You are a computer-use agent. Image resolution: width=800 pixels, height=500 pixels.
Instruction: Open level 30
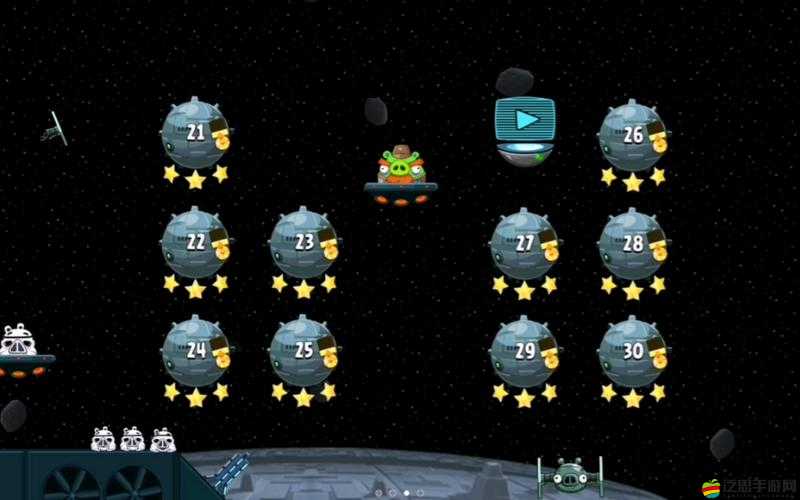pyautogui.click(x=633, y=352)
